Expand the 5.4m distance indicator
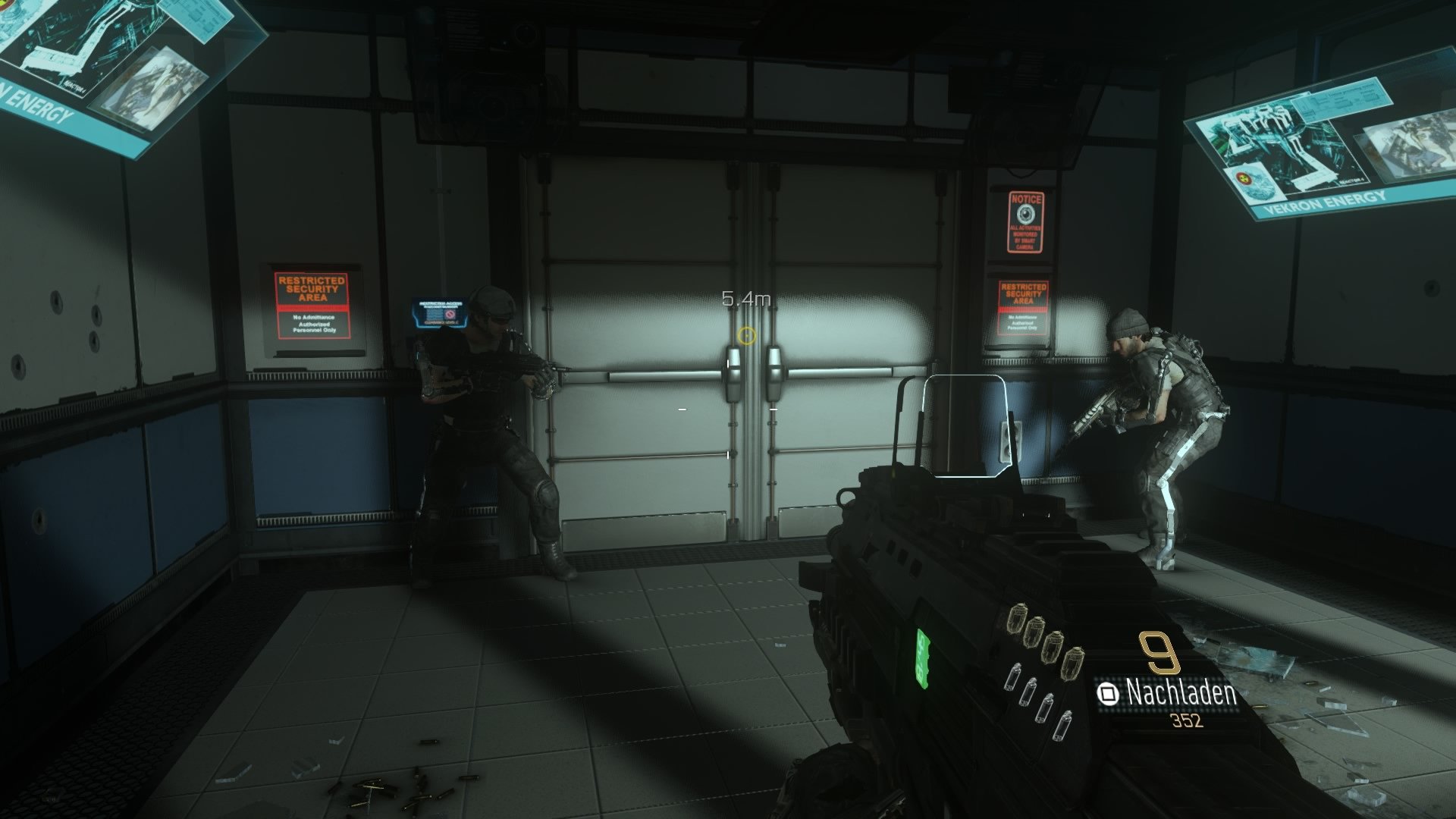The image size is (1456, 819). click(x=745, y=299)
